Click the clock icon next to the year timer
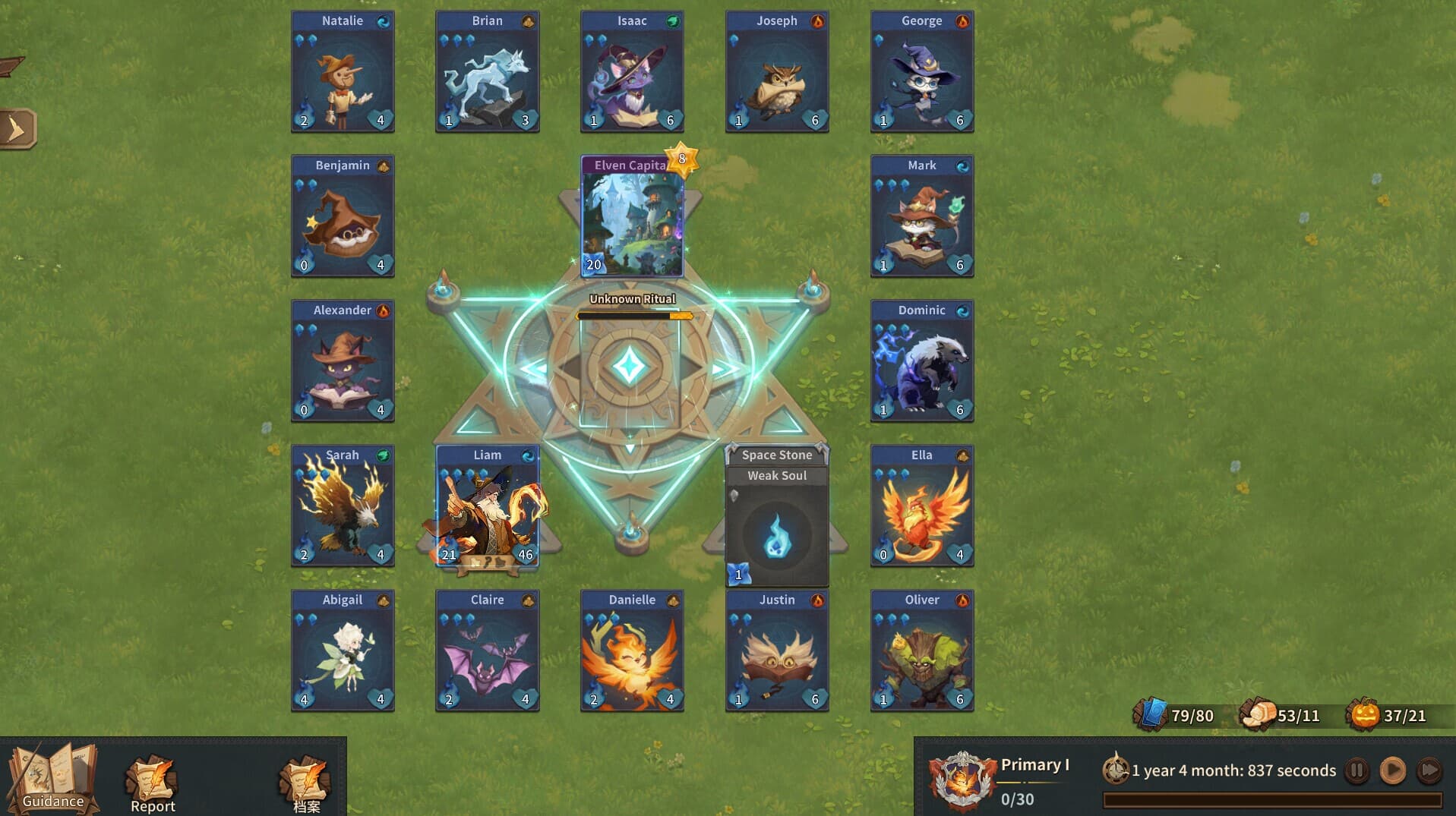 [x=1116, y=770]
